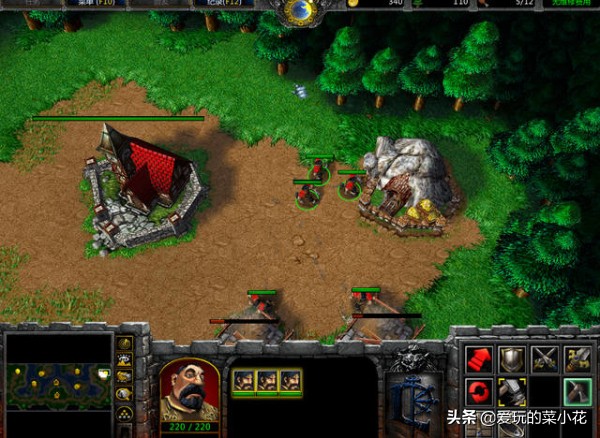Activate the red circular Patrol command
This screenshot has height=438, width=600.
(478, 391)
